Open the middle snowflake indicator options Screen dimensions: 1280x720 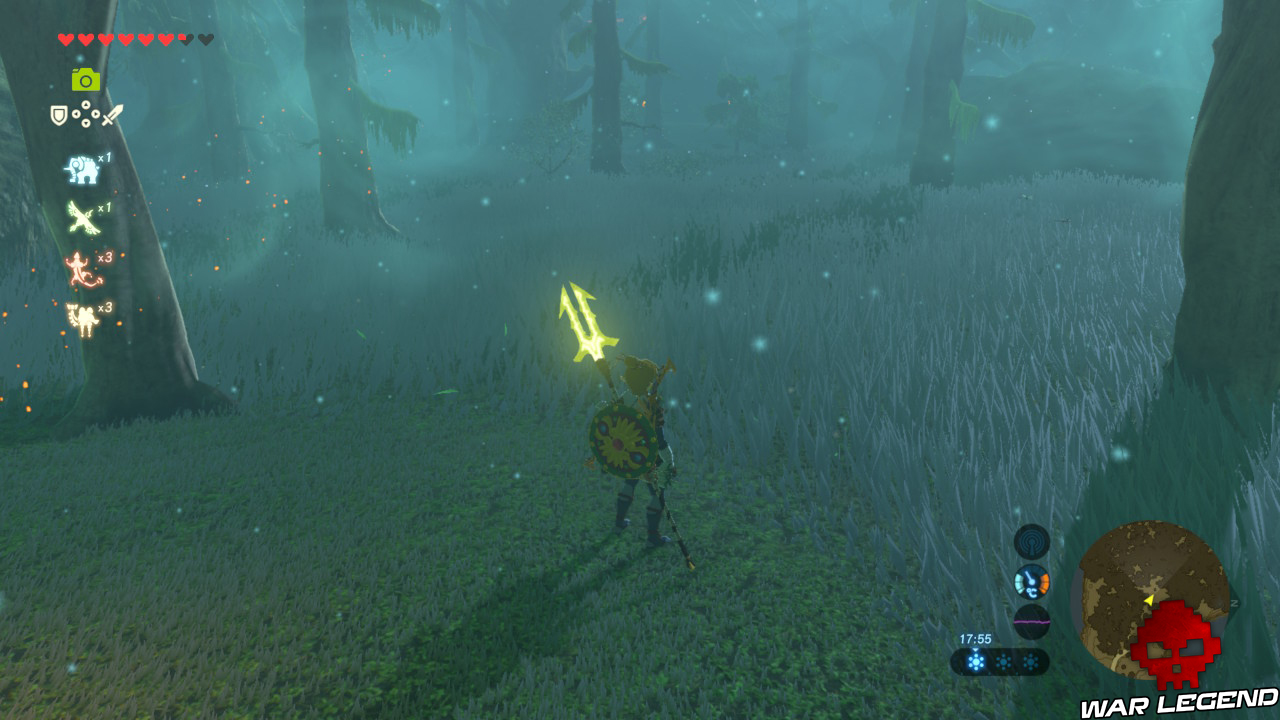point(1004,662)
